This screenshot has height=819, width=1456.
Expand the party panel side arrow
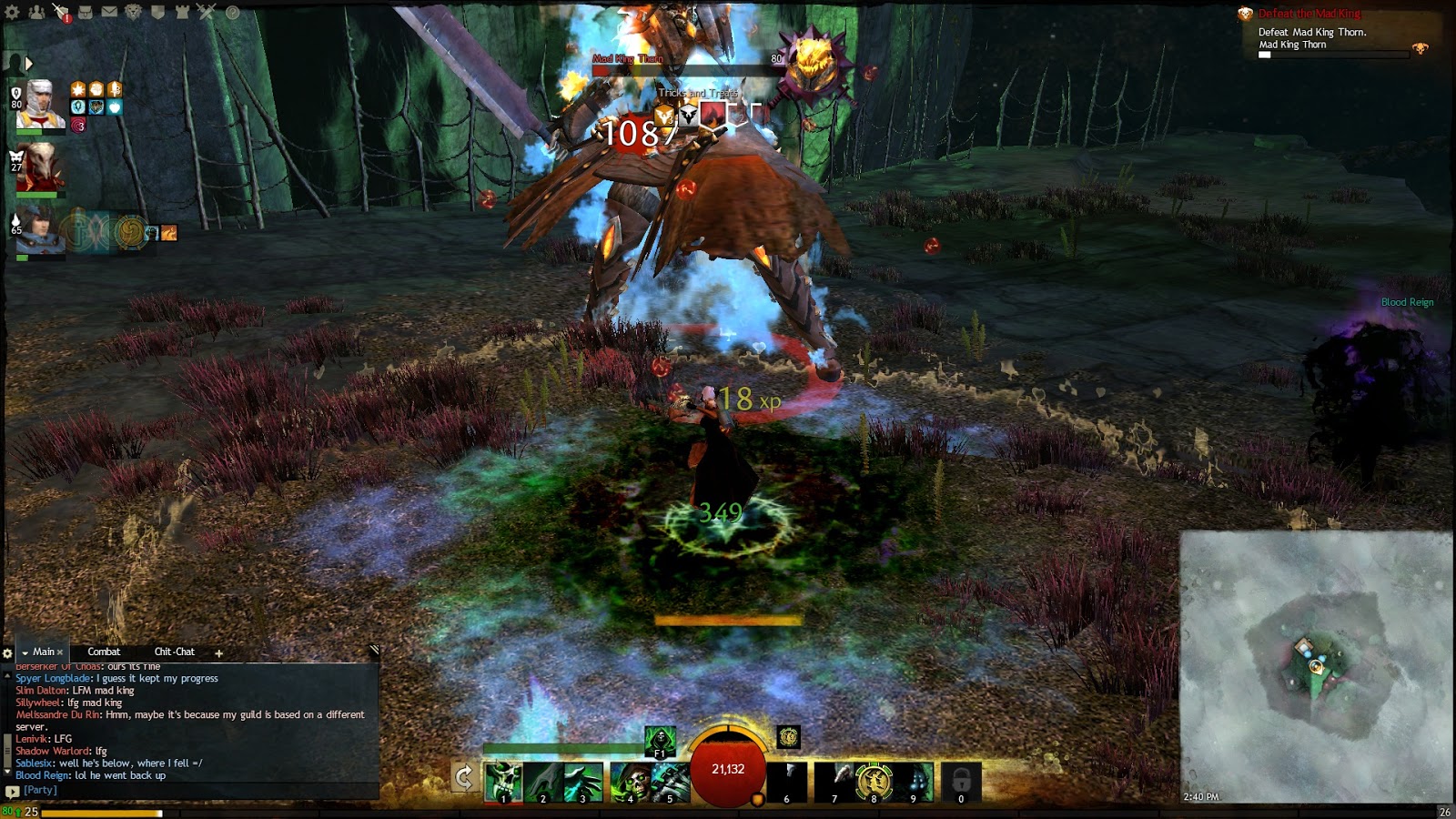coord(30,64)
